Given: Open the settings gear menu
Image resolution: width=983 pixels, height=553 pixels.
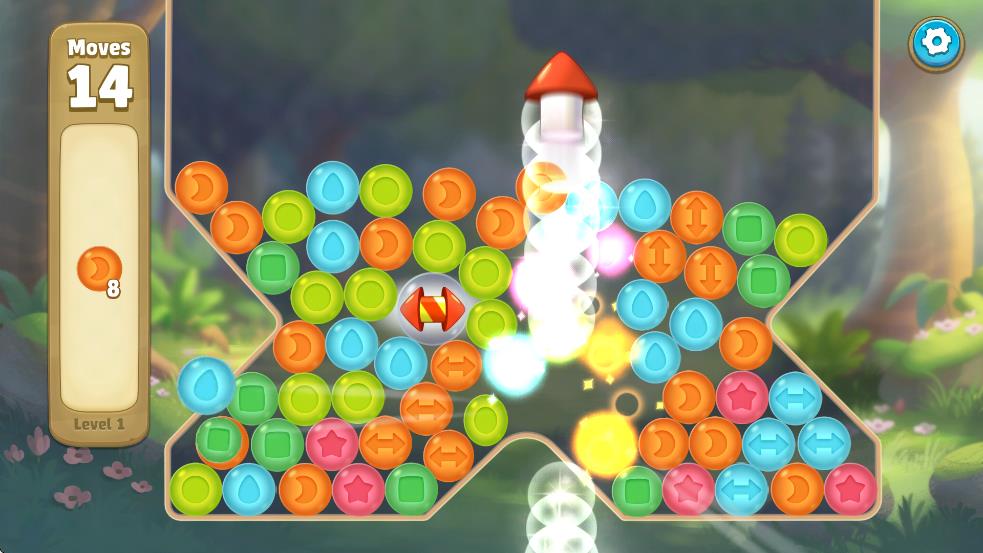Looking at the screenshot, I should pyautogui.click(x=936, y=43).
